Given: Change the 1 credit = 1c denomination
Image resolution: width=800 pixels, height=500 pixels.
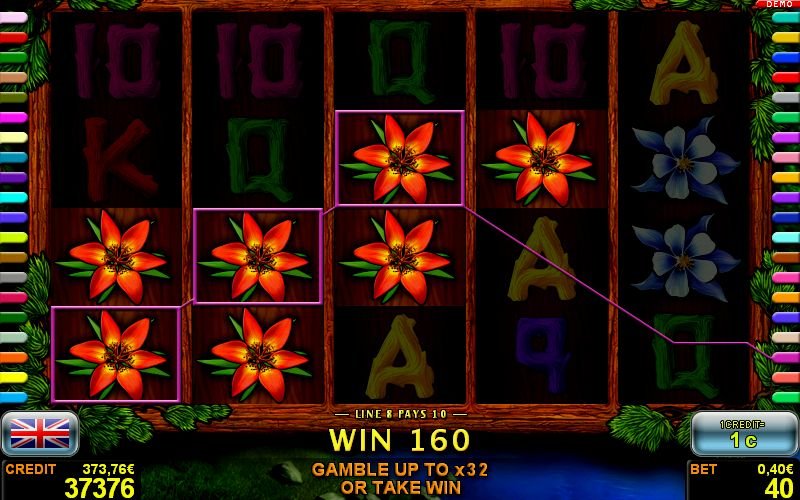Looking at the screenshot, I should (743, 433).
